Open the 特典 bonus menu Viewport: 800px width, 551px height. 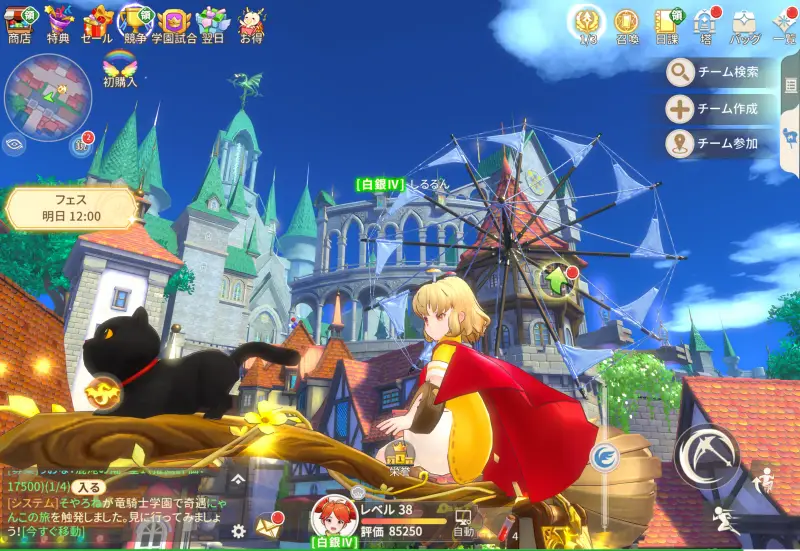[x=58, y=22]
